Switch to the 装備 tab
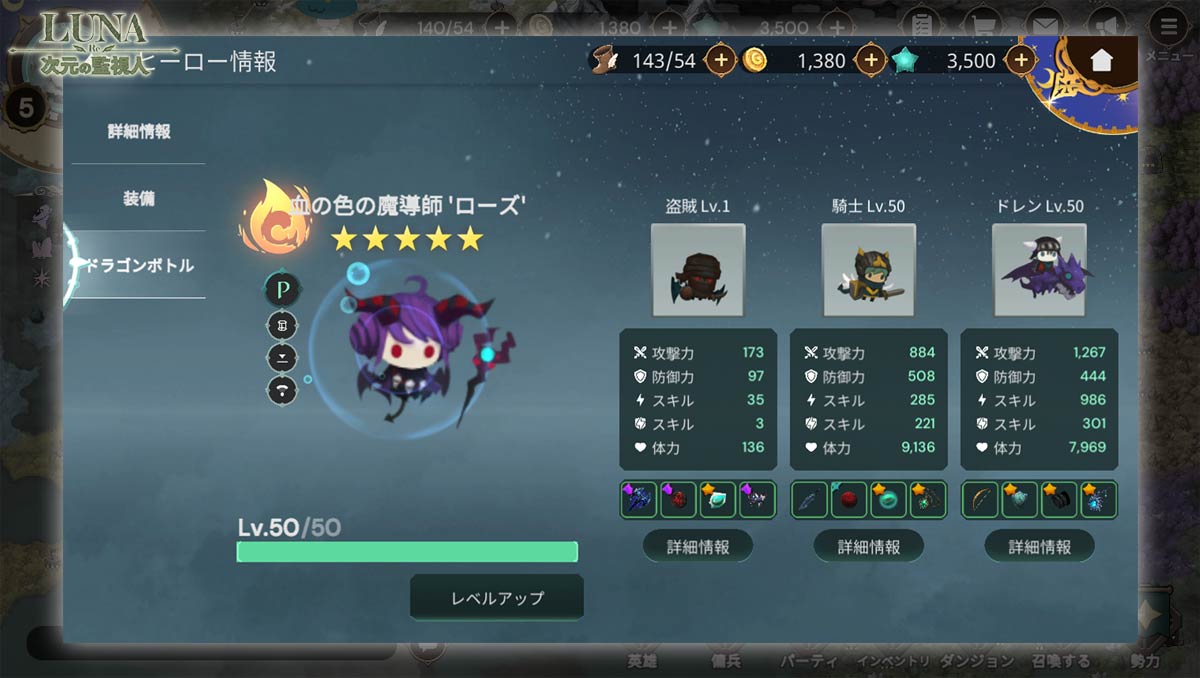This screenshot has height=678, width=1200. point(139,198)
